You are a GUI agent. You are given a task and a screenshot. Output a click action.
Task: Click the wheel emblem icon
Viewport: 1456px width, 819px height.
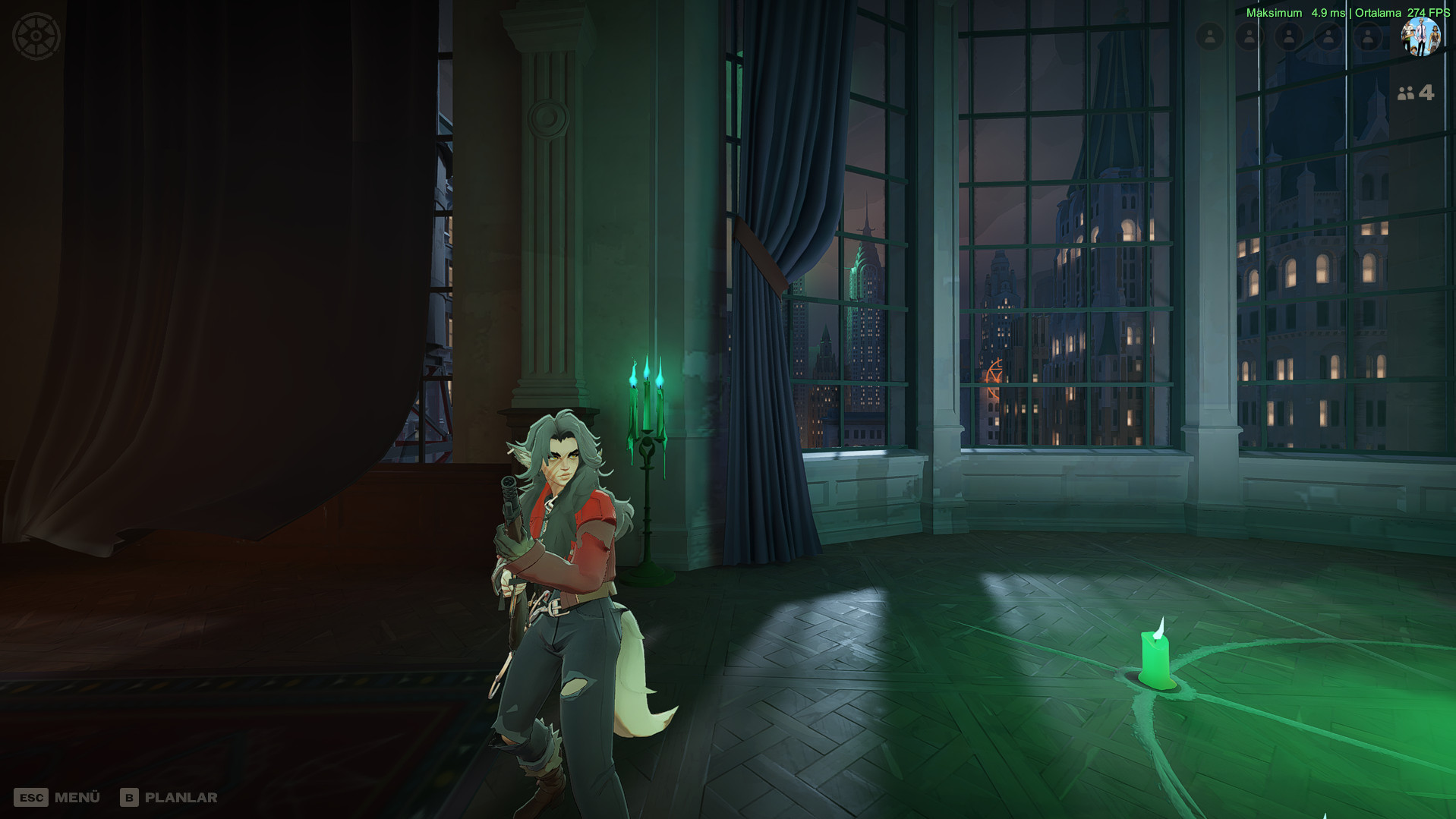pos(36,36)
